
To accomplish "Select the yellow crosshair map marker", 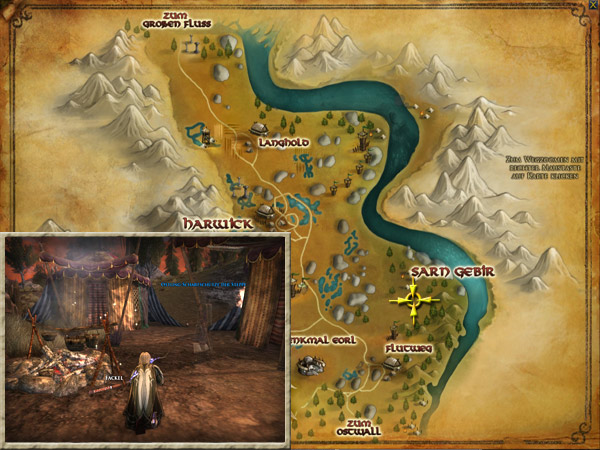I will 412,298.
